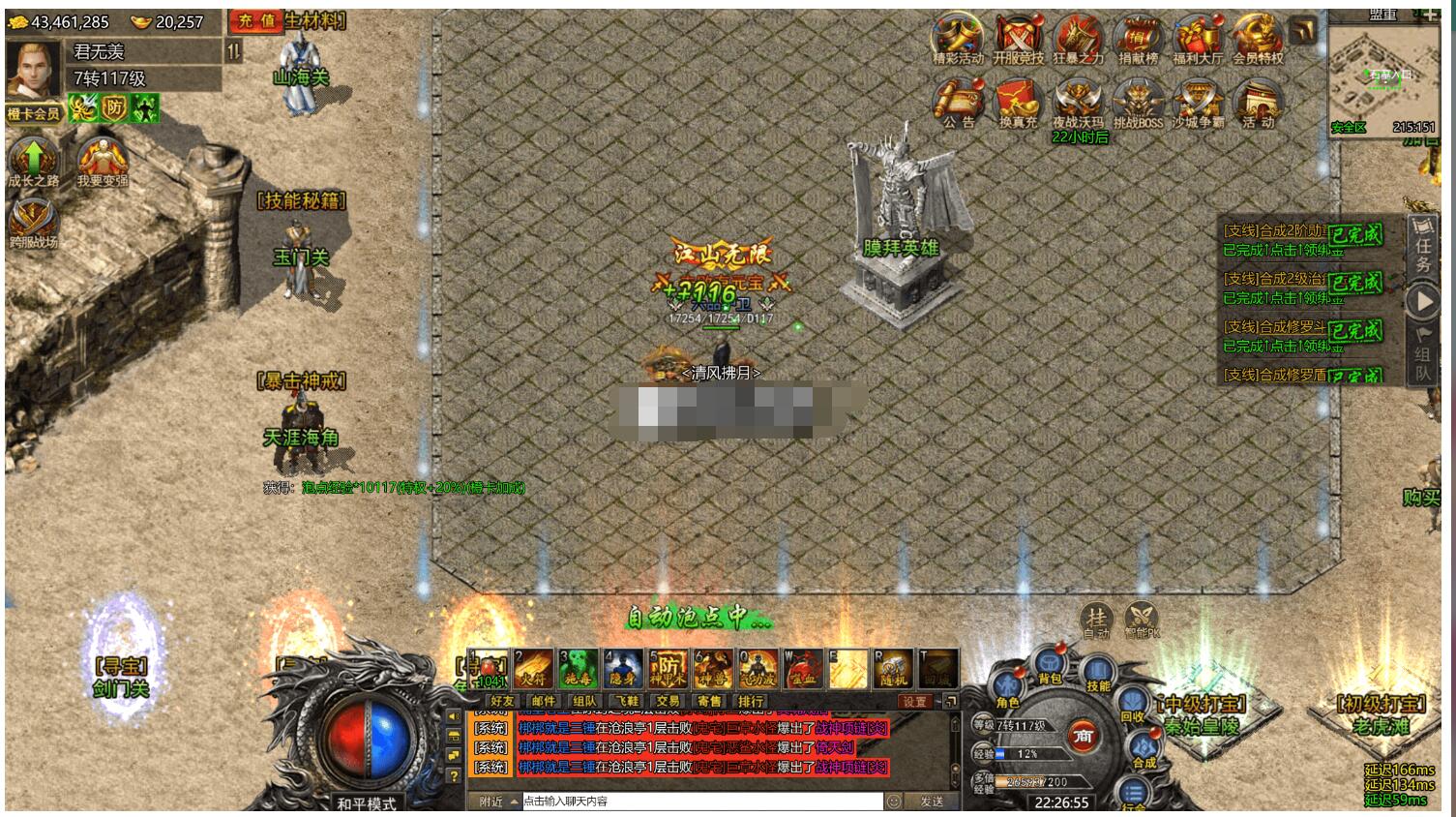Screen dimensions: 1456x817
Task: Toggle 智能PK smart PK
Action: click(1141, 620)
